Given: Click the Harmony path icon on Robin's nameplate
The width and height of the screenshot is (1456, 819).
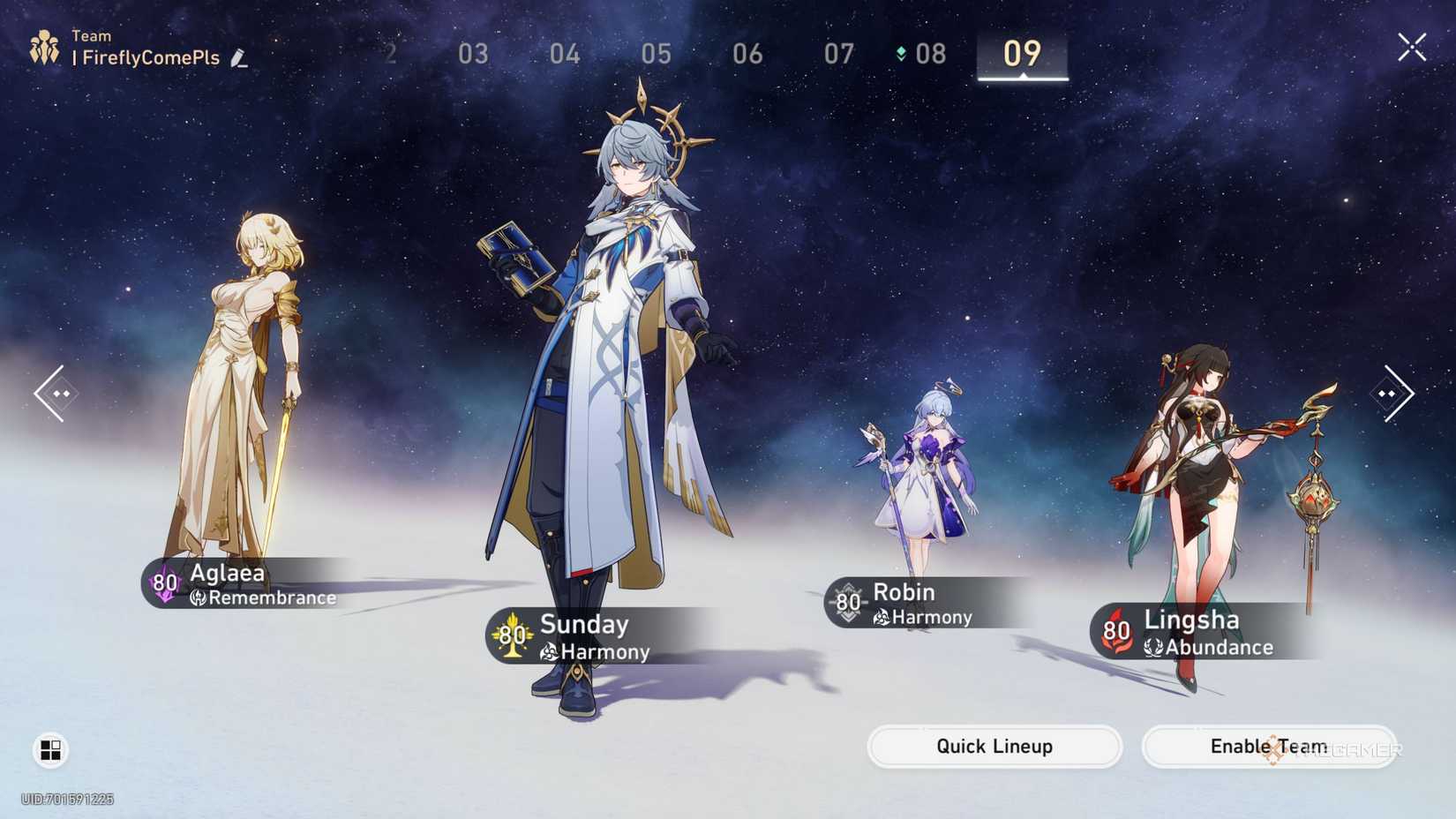Looking at the screenshot, I should coord(882,619).
